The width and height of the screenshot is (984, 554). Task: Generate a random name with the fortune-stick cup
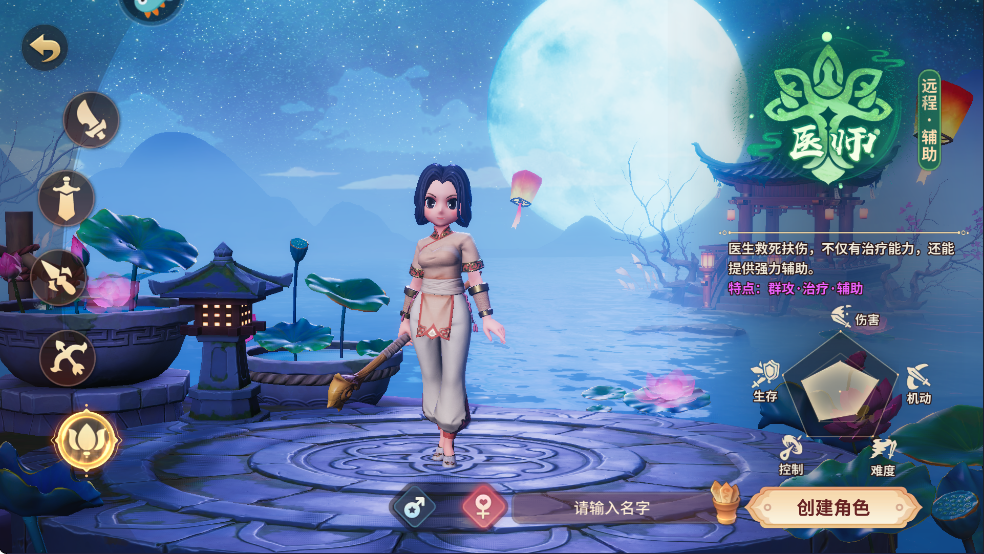725,502
